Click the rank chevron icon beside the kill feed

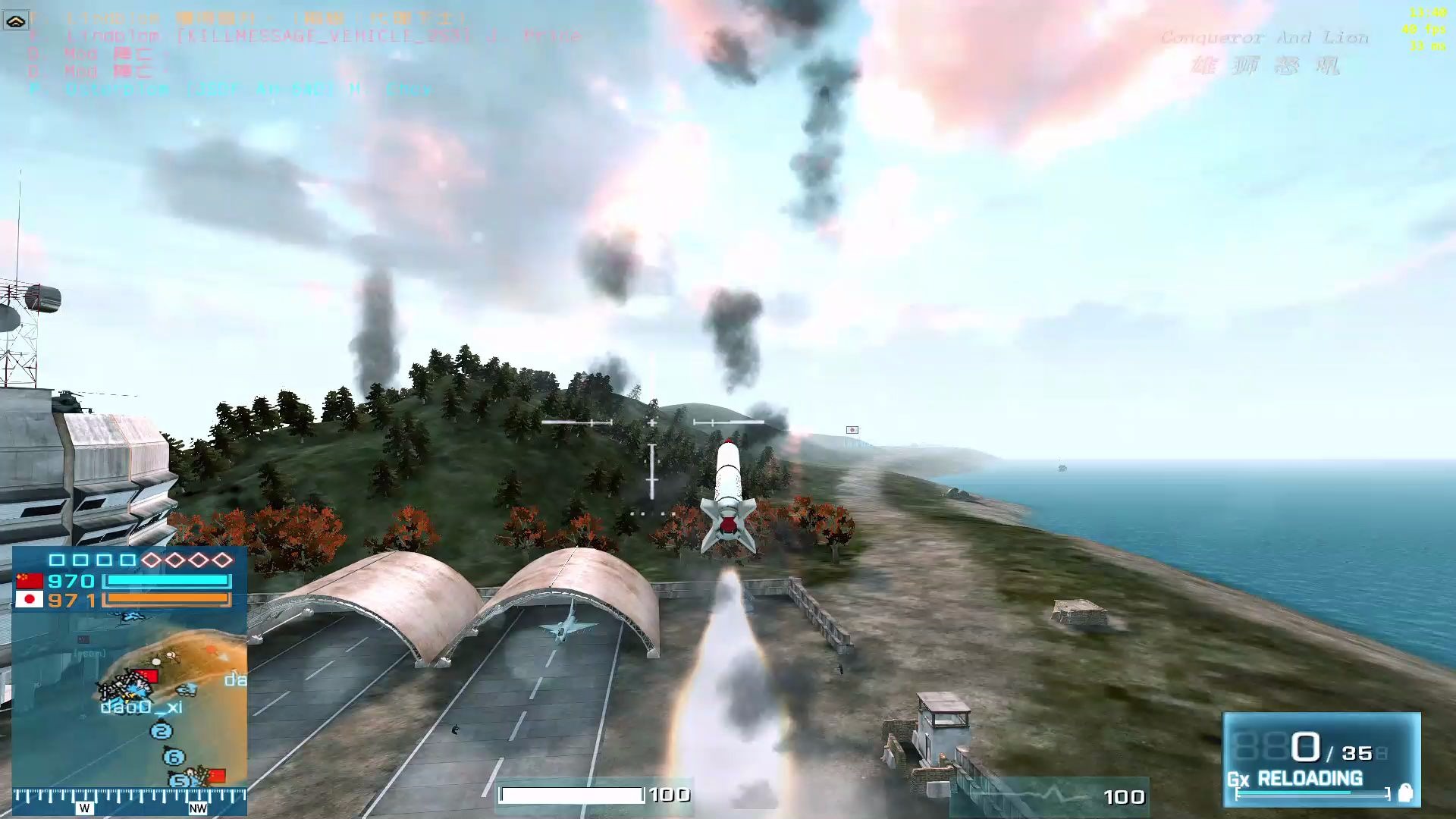(x=15, y=20)
